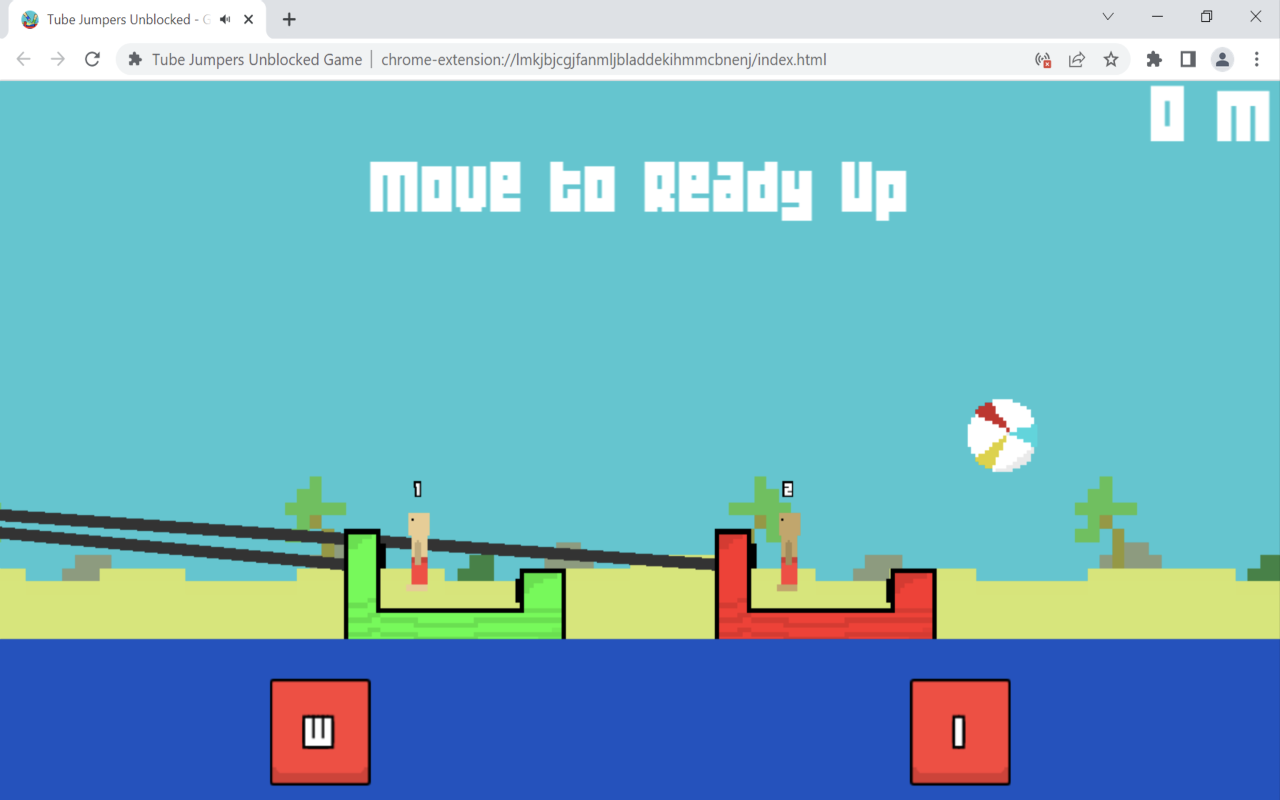The height and width of the screenshot is (800, 1280).
Task: Open the tab search chevron dropdown
Action: pyautogui.click(x=1107, y=17)
